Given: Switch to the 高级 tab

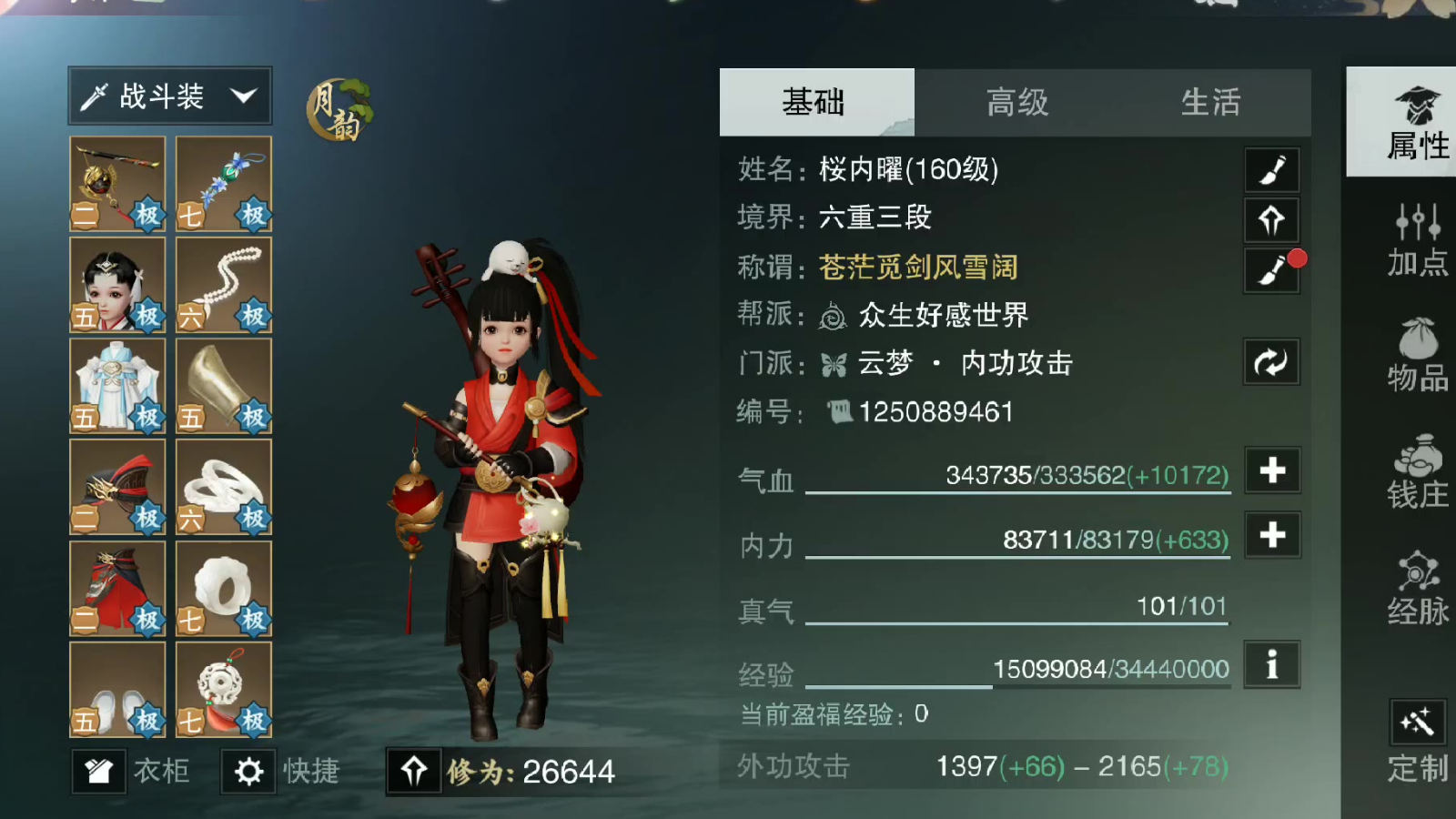Looking at the screenshot, I should 1016,103.
